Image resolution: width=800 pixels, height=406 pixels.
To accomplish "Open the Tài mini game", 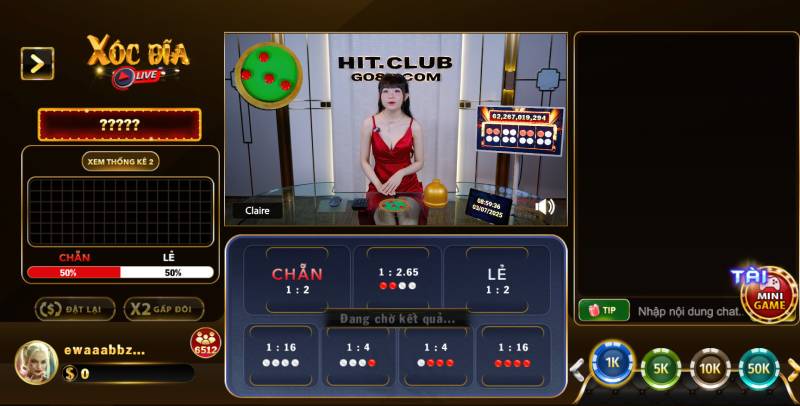I will pyautogui.click(x=767, y=293).
